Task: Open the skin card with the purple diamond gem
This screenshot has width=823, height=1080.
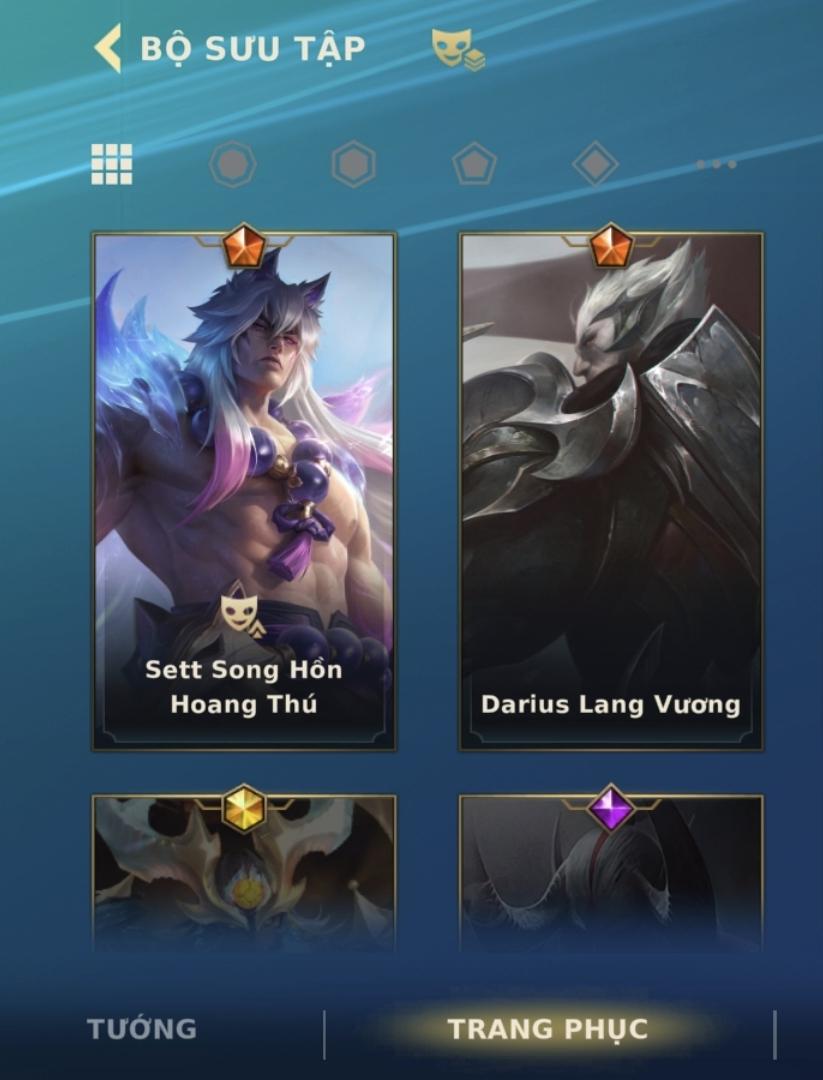Action: (611, 872)
